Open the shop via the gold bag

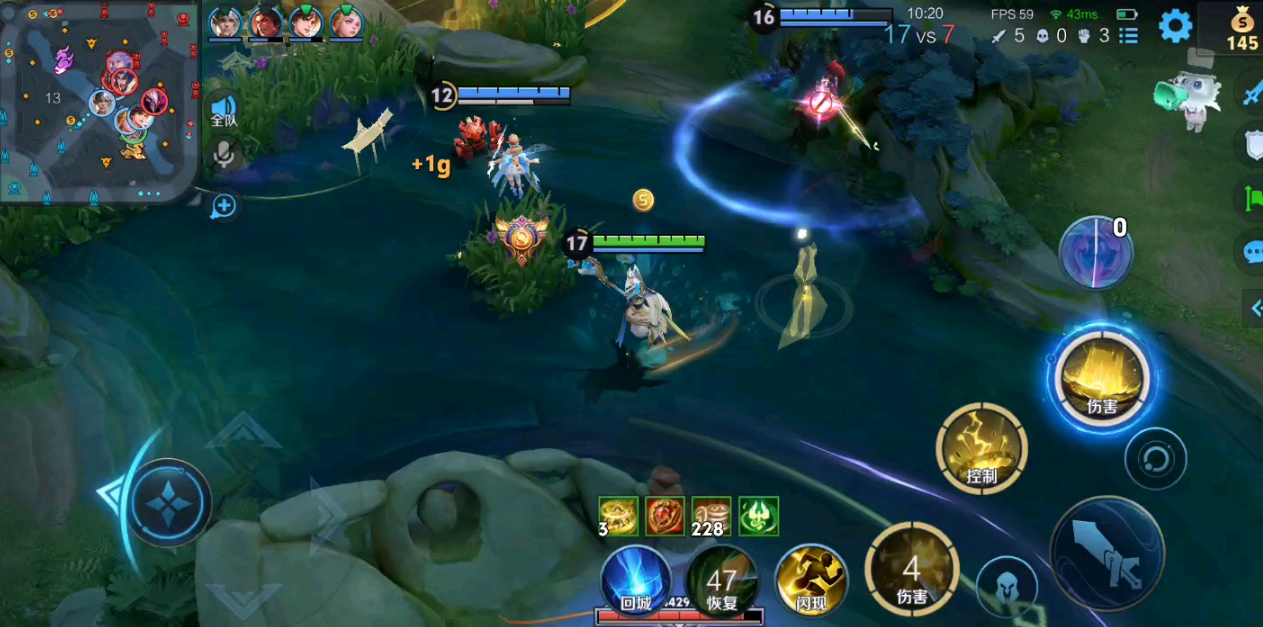[x=1243, y=27]
